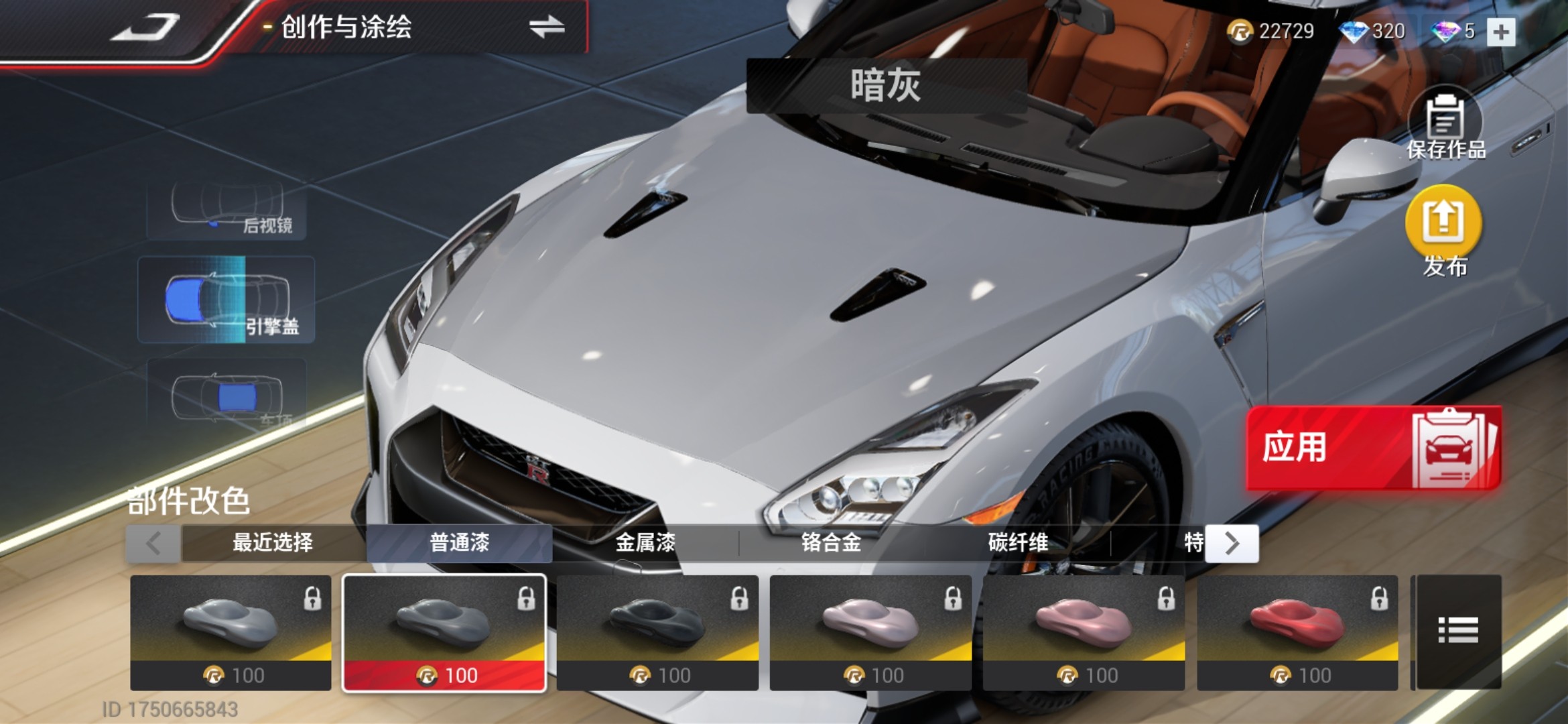
Task: Apply the paint with the red 应用 button
Action: click(x=1372, y=447)
